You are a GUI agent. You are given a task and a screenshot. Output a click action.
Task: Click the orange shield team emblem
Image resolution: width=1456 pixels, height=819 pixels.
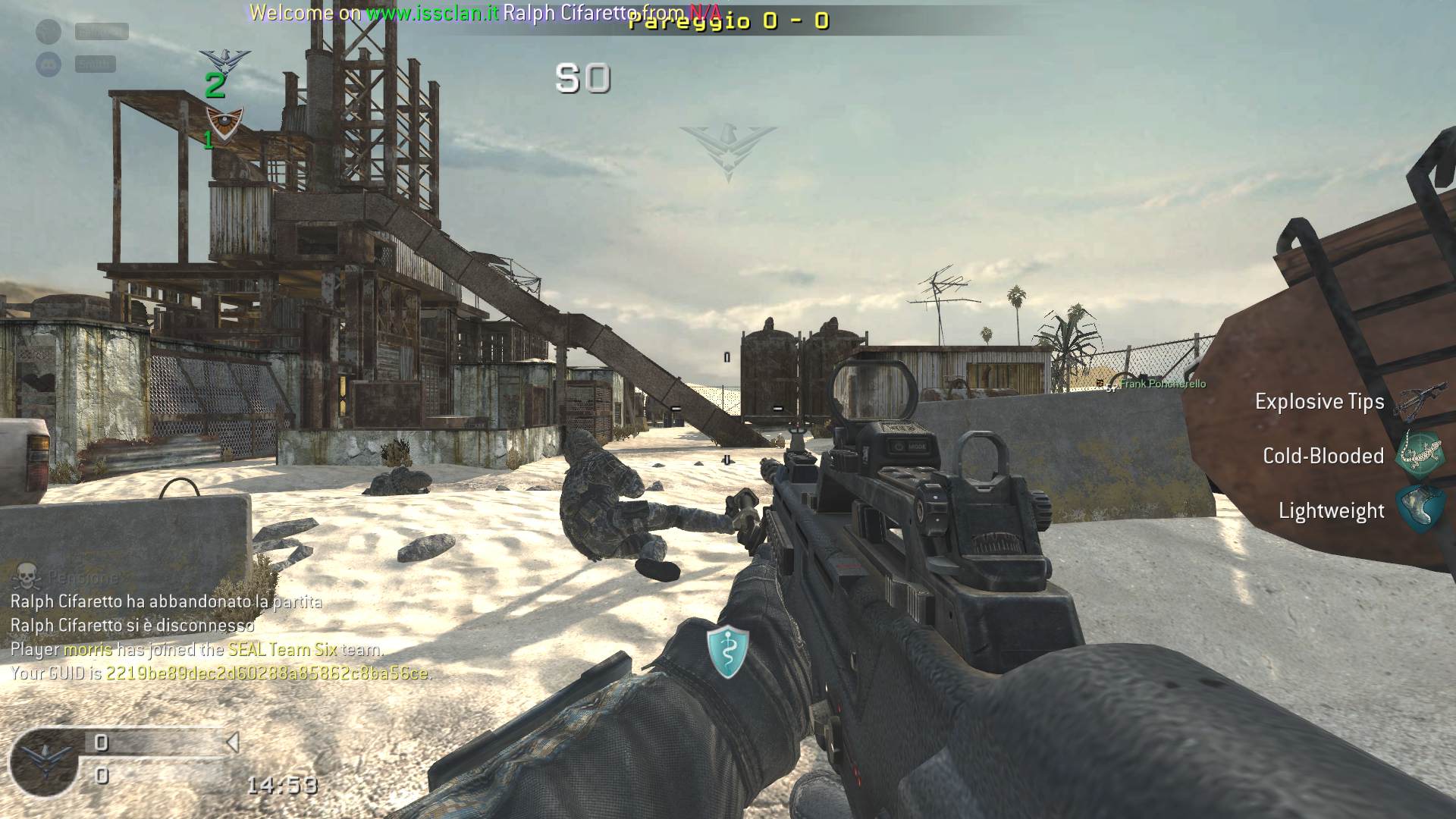(x=224, y=121)
